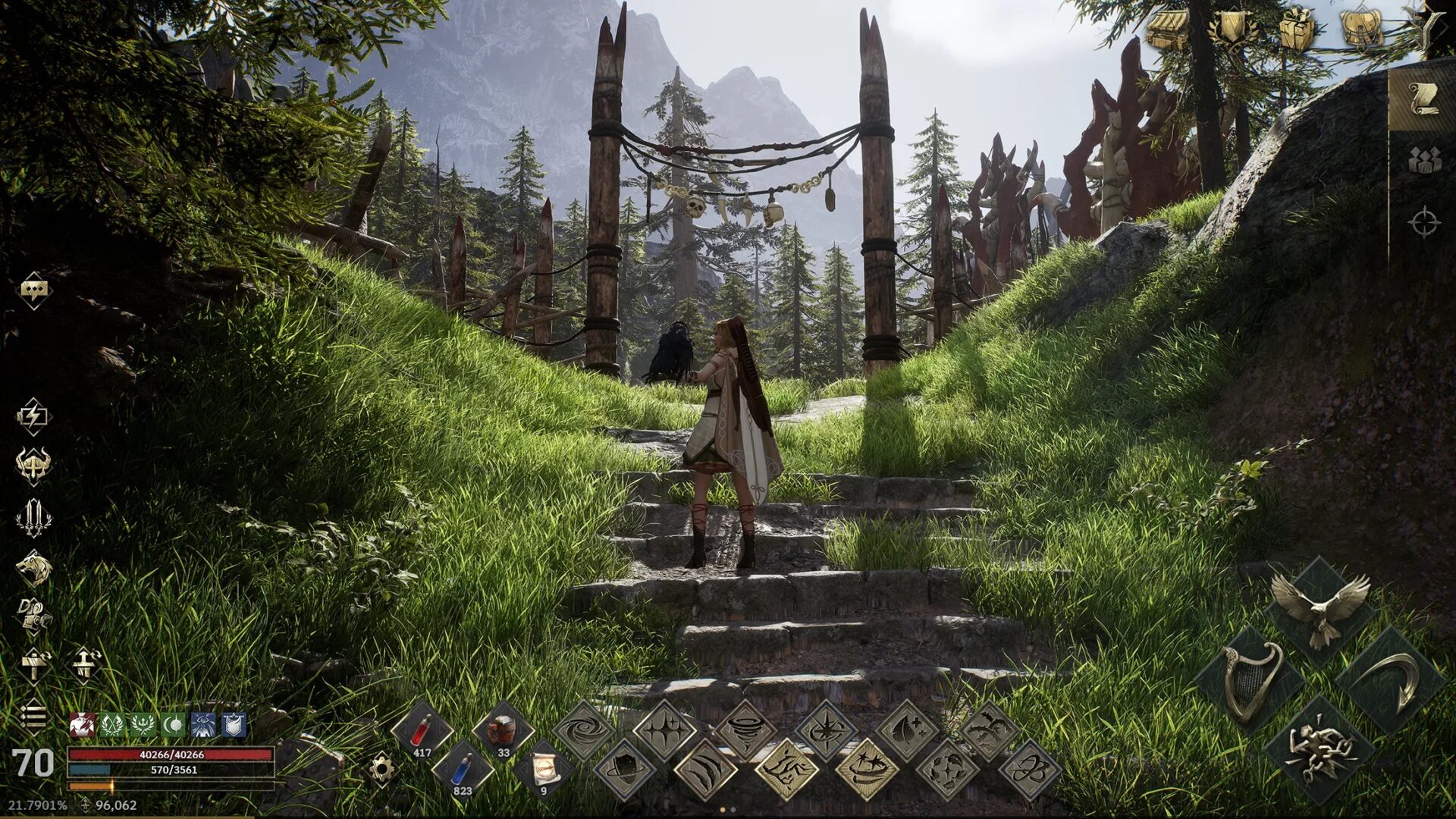1456x819 pixels.
Task: Click the green moon buff icon
Action: 172,725
